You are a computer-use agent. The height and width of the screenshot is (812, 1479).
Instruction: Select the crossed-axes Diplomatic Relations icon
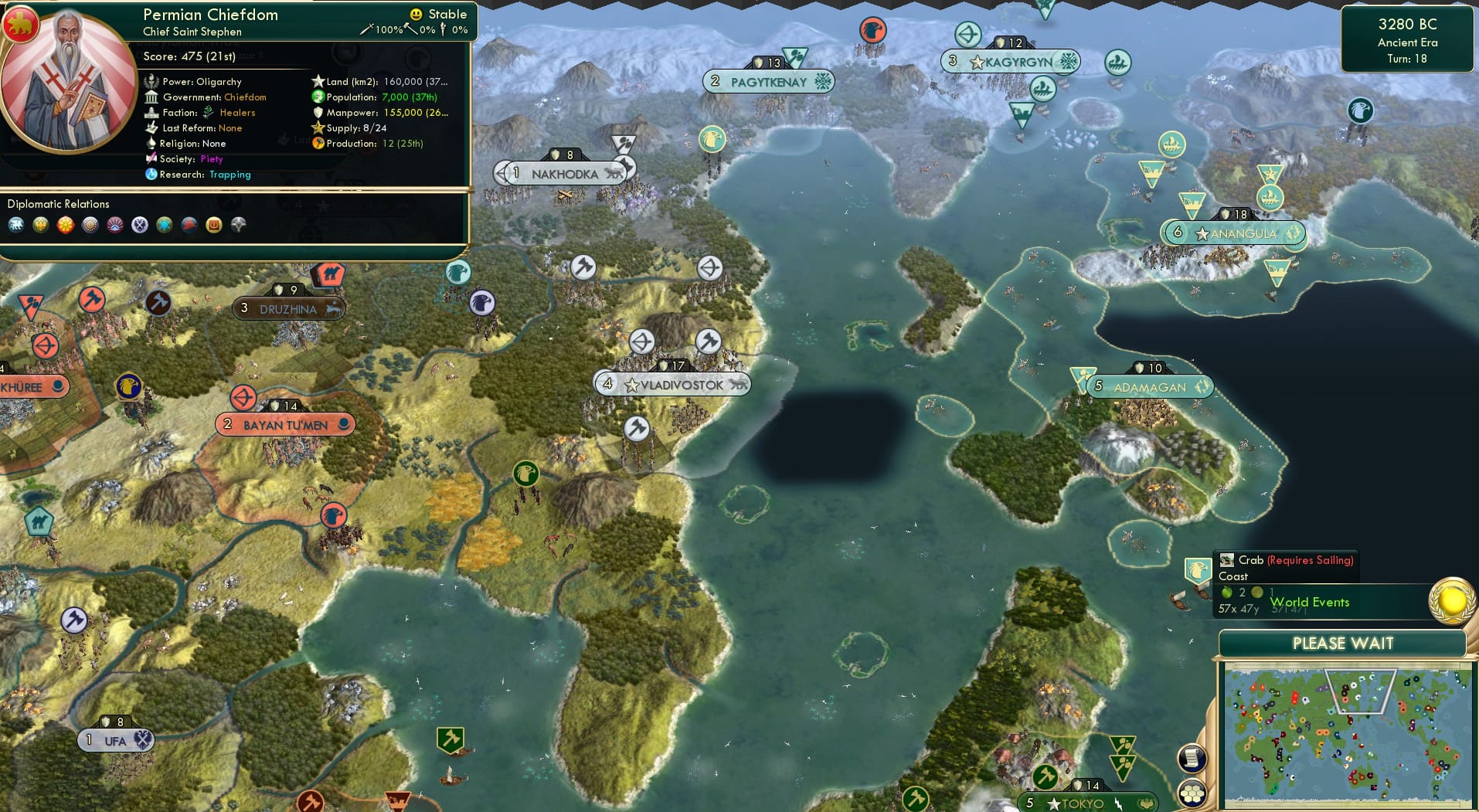140,225
